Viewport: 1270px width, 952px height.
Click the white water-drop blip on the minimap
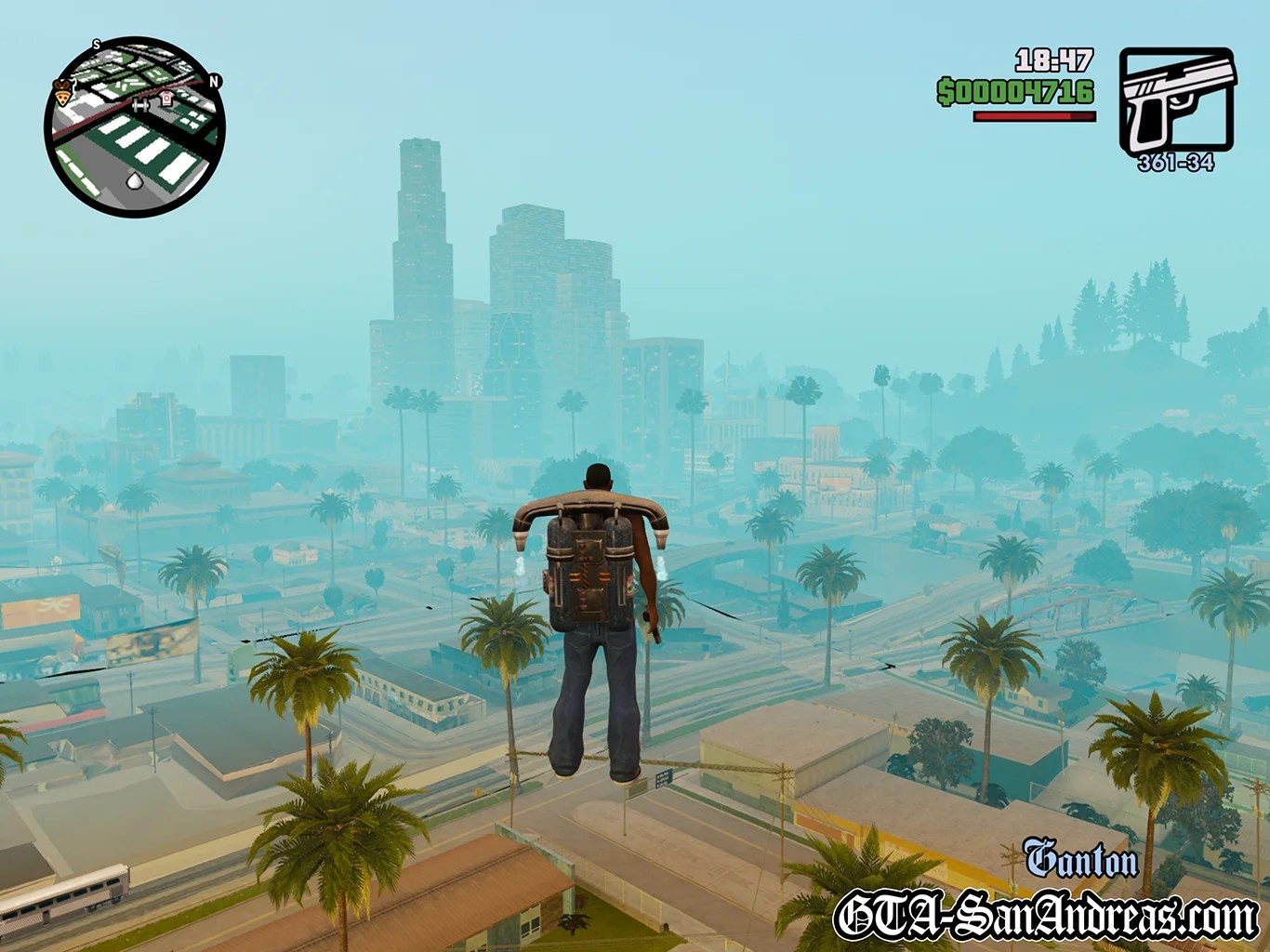tap(135, 180)
